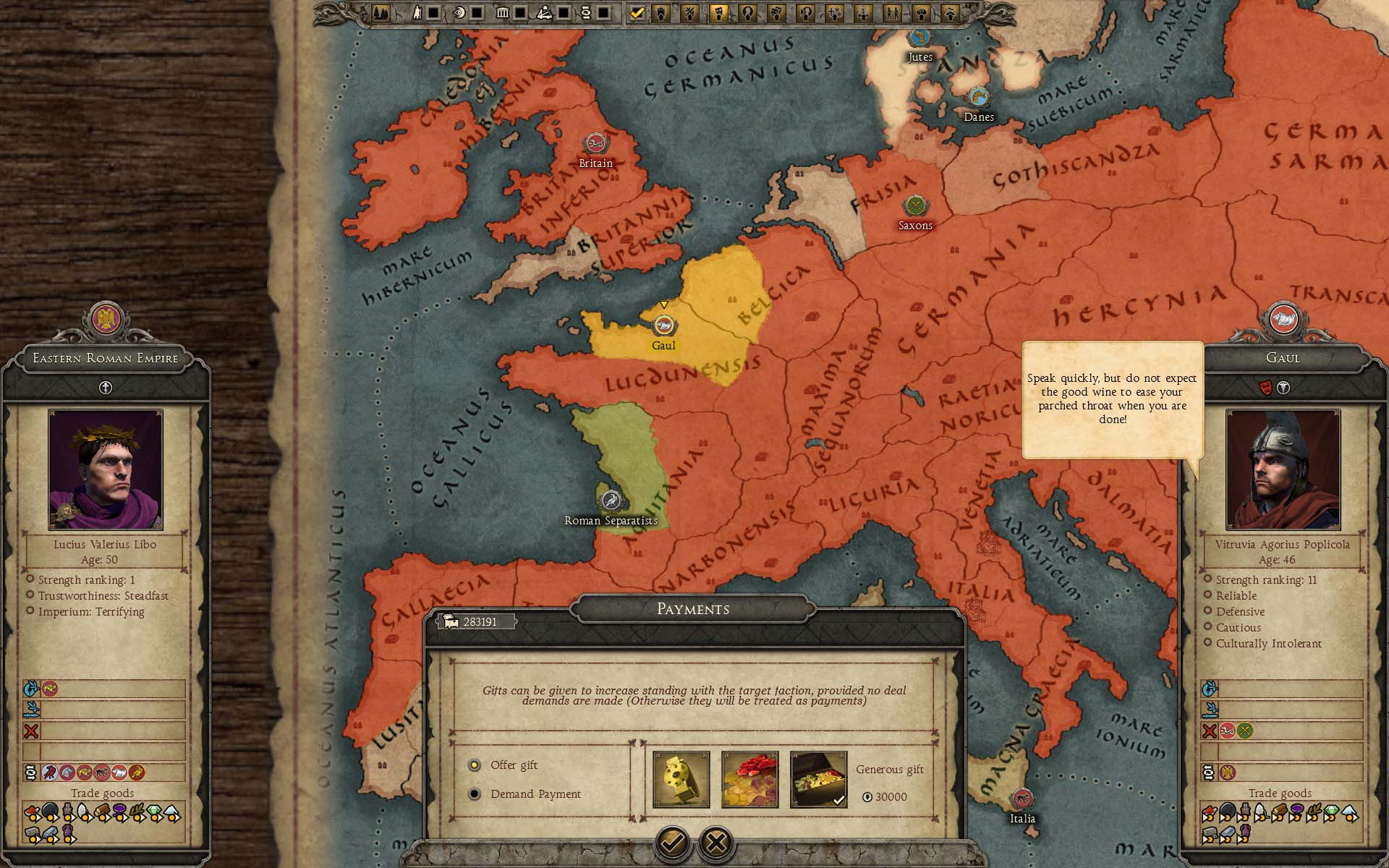Select the Jutes faction marker

[x=919, y=37]
